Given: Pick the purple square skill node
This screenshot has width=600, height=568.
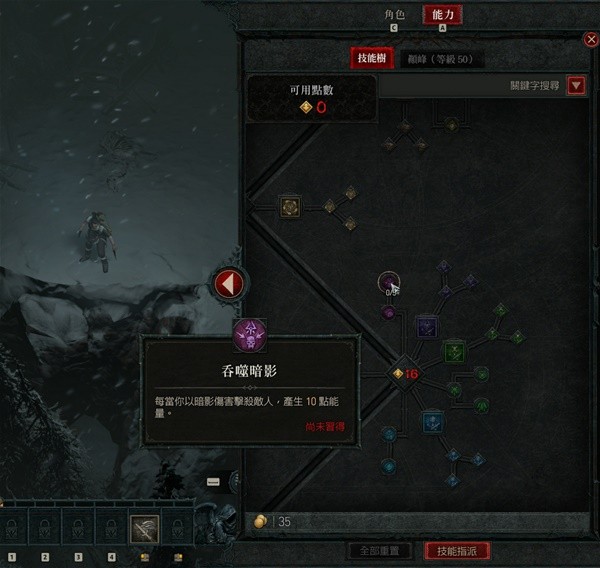Looking at the screenshot, I should tap(426, 326).
